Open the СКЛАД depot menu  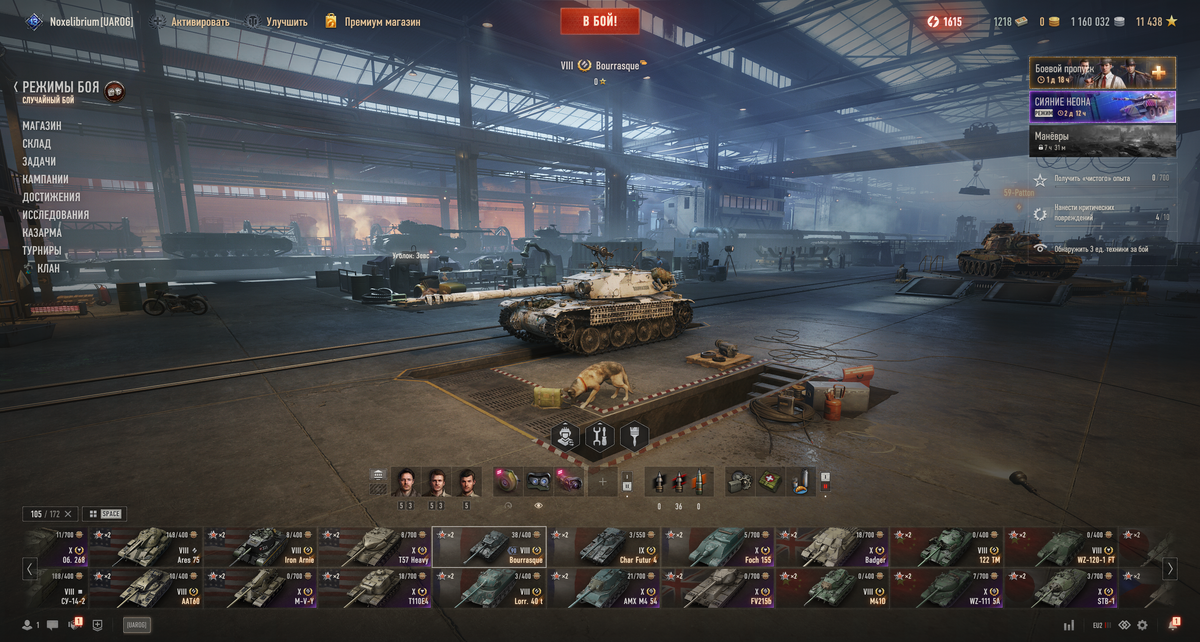click(37, 144)
